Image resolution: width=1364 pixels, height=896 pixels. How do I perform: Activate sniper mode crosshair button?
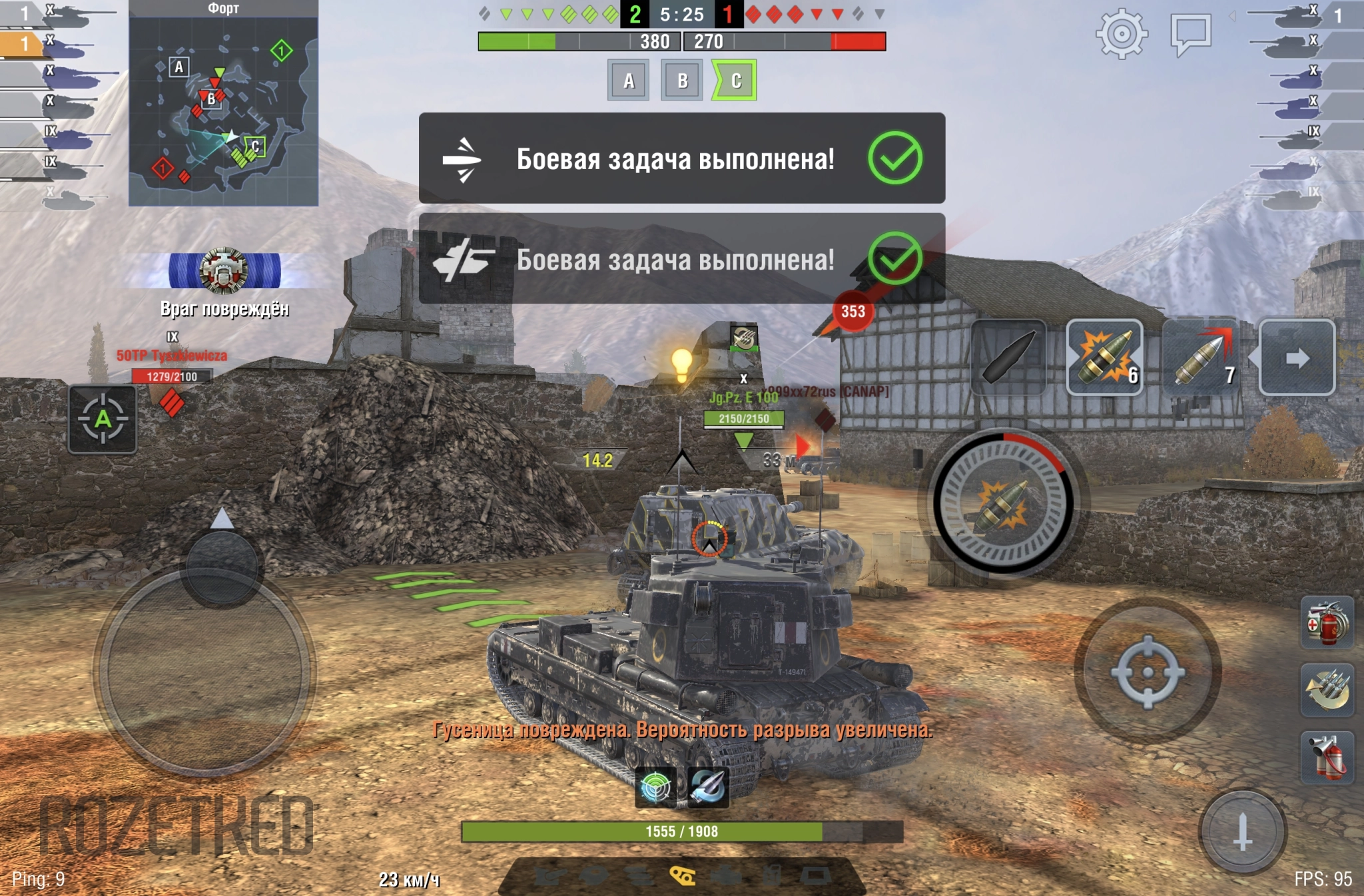click(1147, 671)
